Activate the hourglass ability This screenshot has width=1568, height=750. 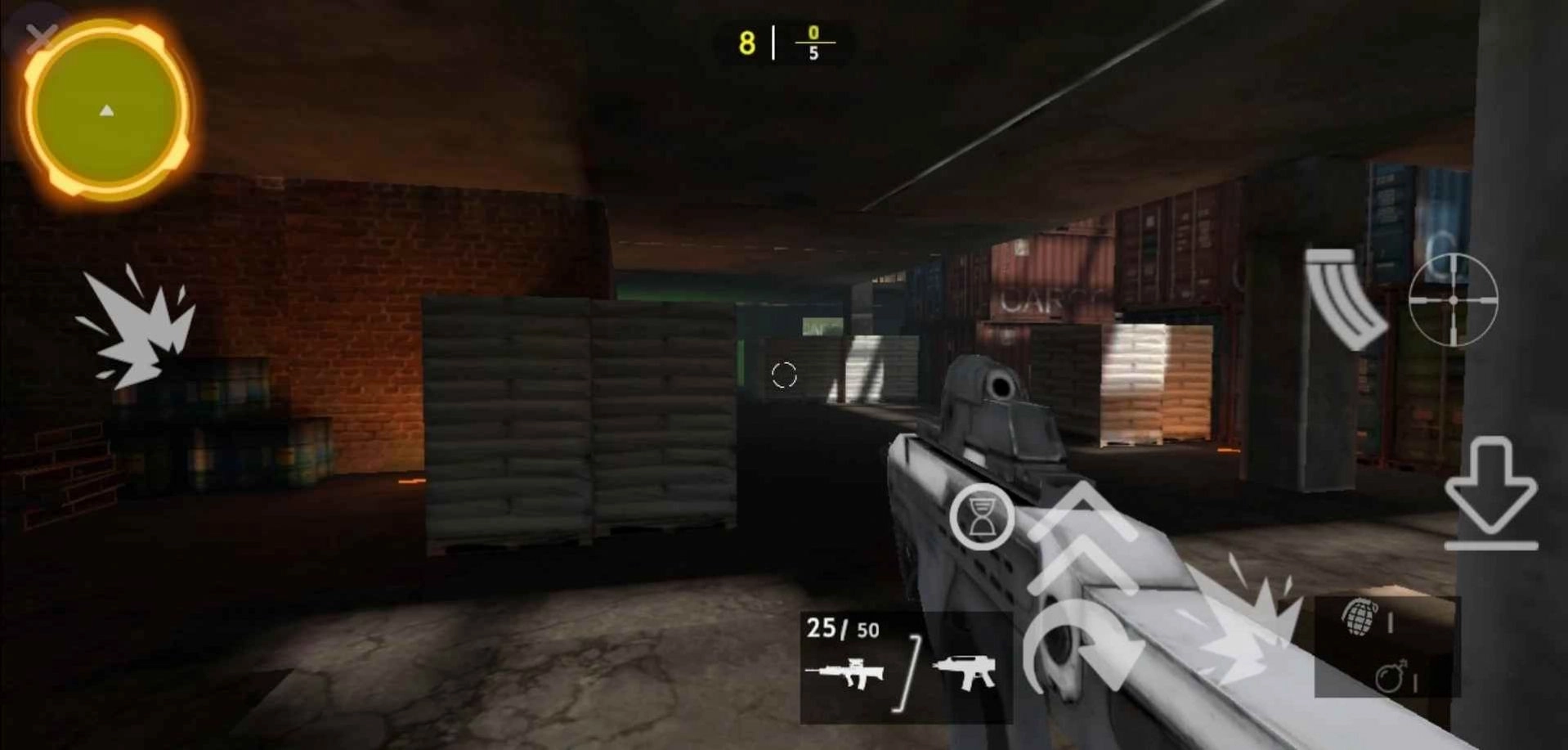981,517
